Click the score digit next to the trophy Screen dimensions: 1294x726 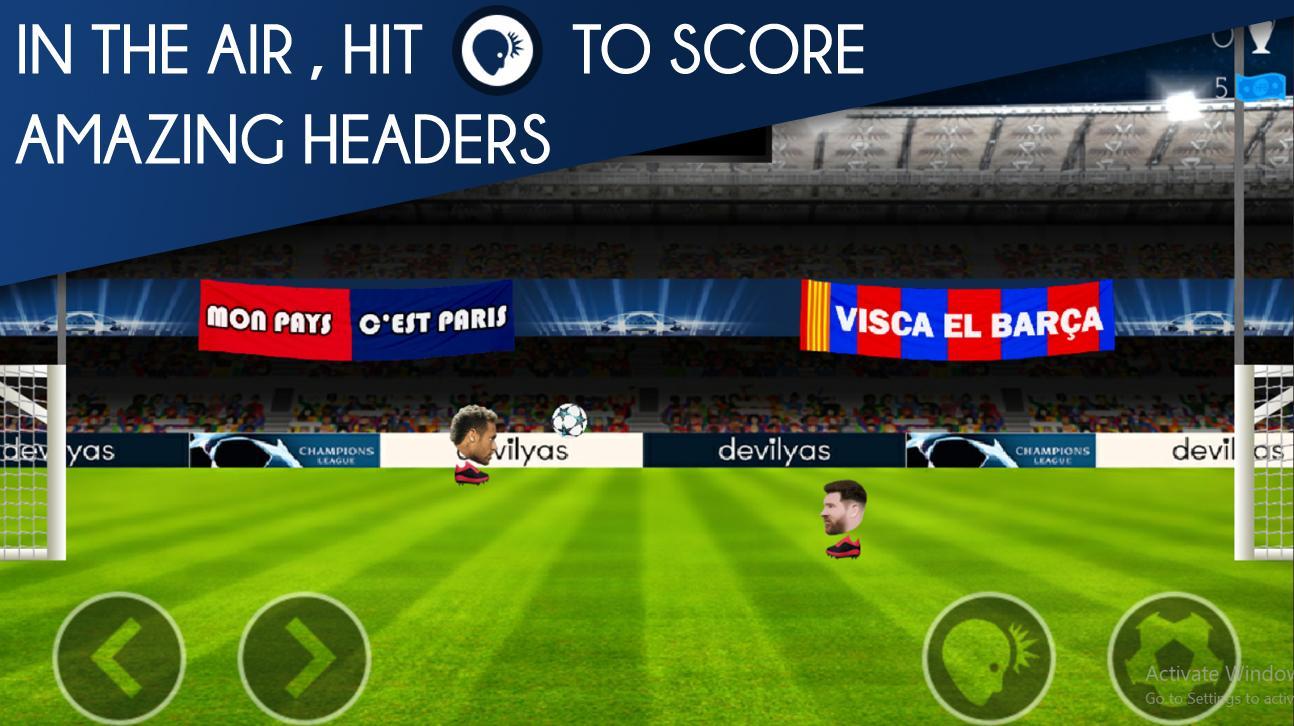point(1221,38)
